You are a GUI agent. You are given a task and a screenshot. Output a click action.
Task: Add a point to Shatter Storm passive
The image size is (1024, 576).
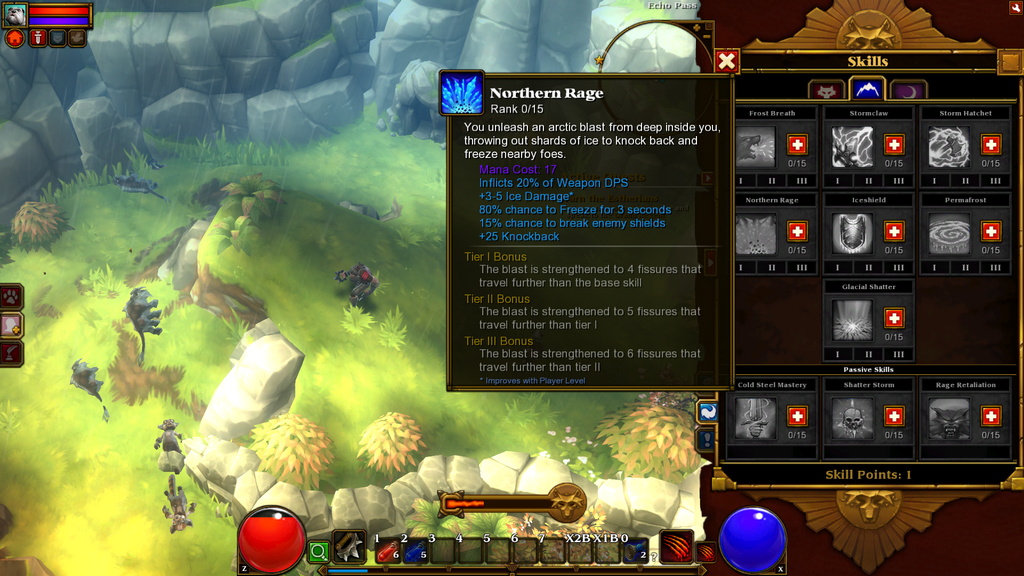894,416
